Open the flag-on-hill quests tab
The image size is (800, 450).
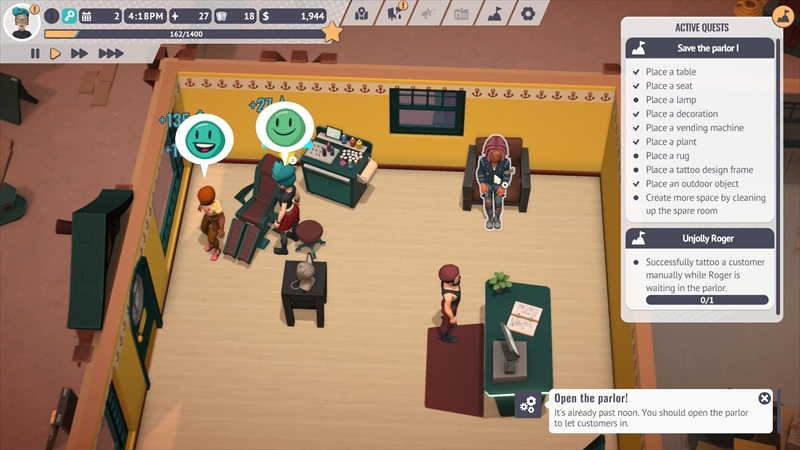pyautogui.click(x=494, y=14)
